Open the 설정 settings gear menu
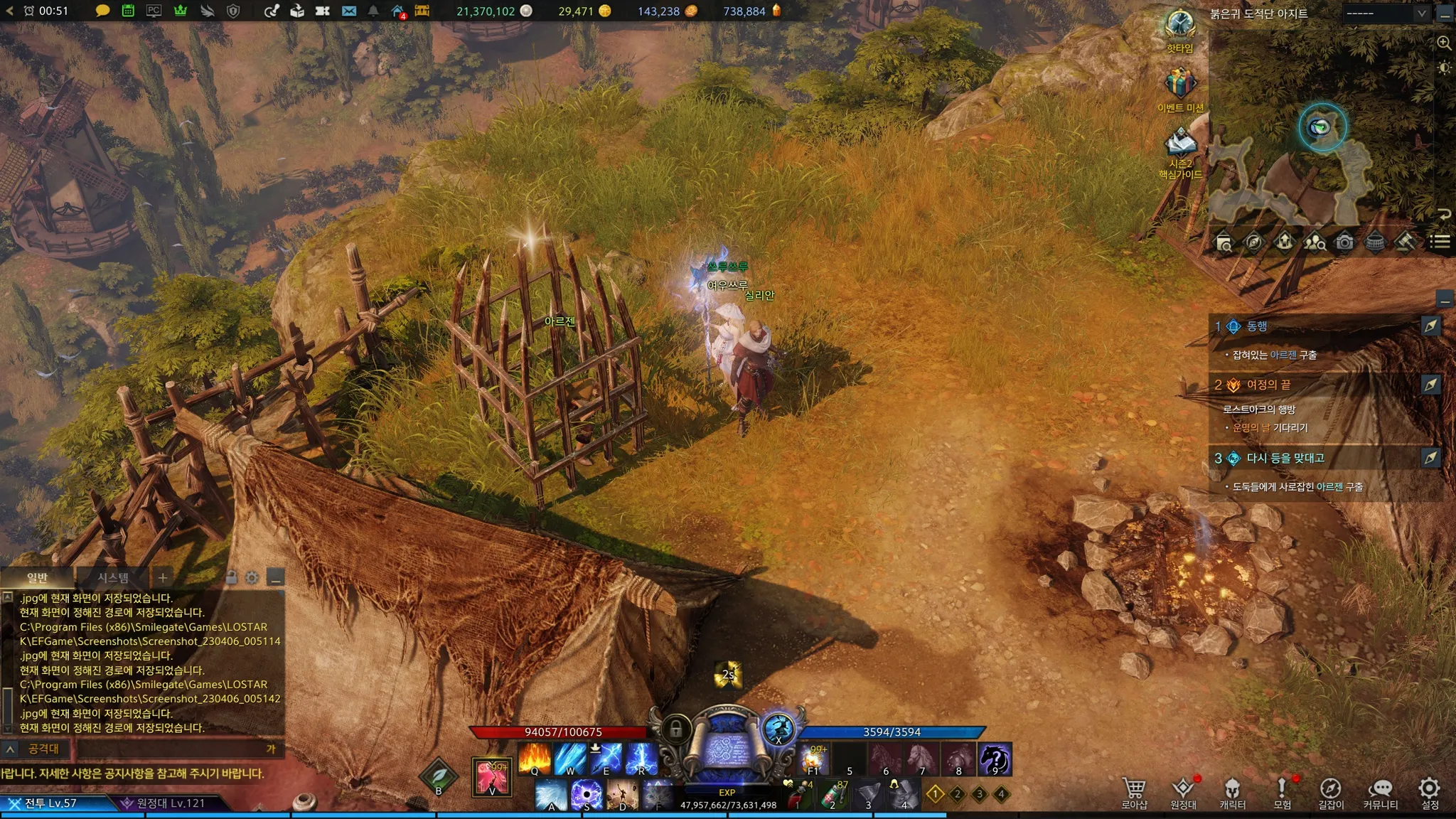This screenshot has height=819, width=1456. pyautogui.click(x=1429, y=792)
